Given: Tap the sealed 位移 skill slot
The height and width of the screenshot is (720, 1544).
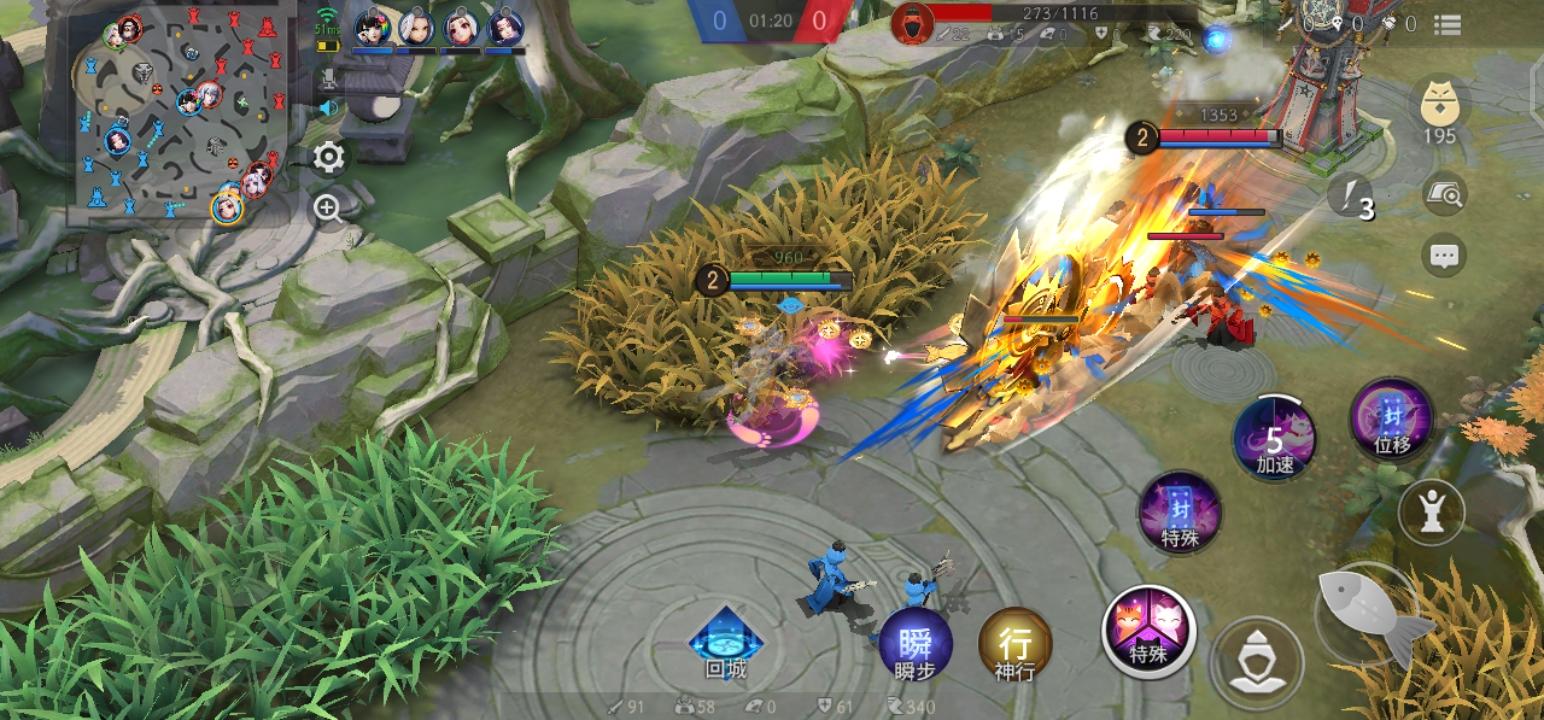Looking at the screenshot, I should pos(1391,424).
